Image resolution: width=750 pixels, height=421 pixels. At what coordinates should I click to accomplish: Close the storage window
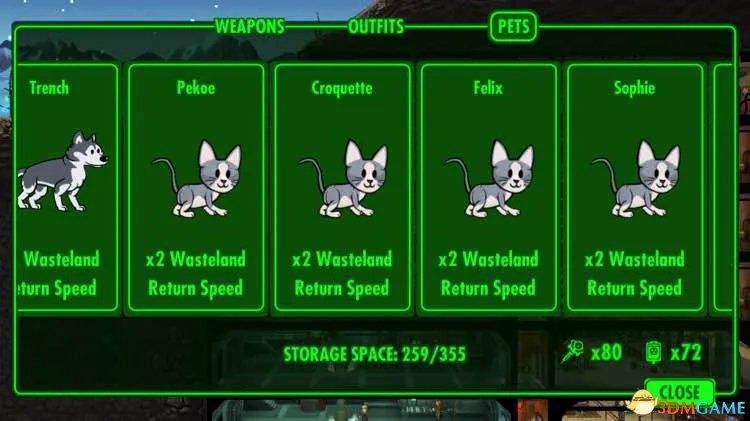tap(679, 390)
